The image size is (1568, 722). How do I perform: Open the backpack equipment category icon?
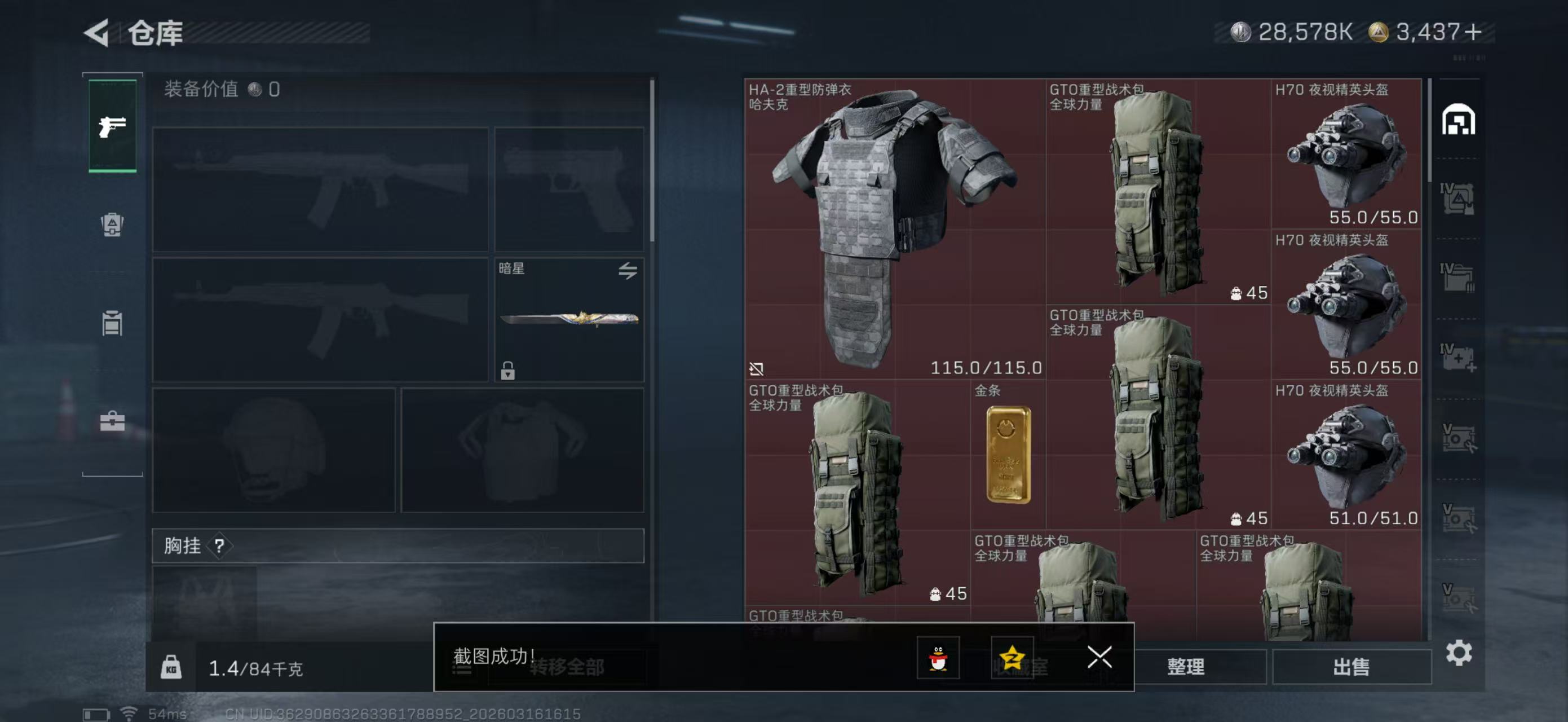[112, 226]
